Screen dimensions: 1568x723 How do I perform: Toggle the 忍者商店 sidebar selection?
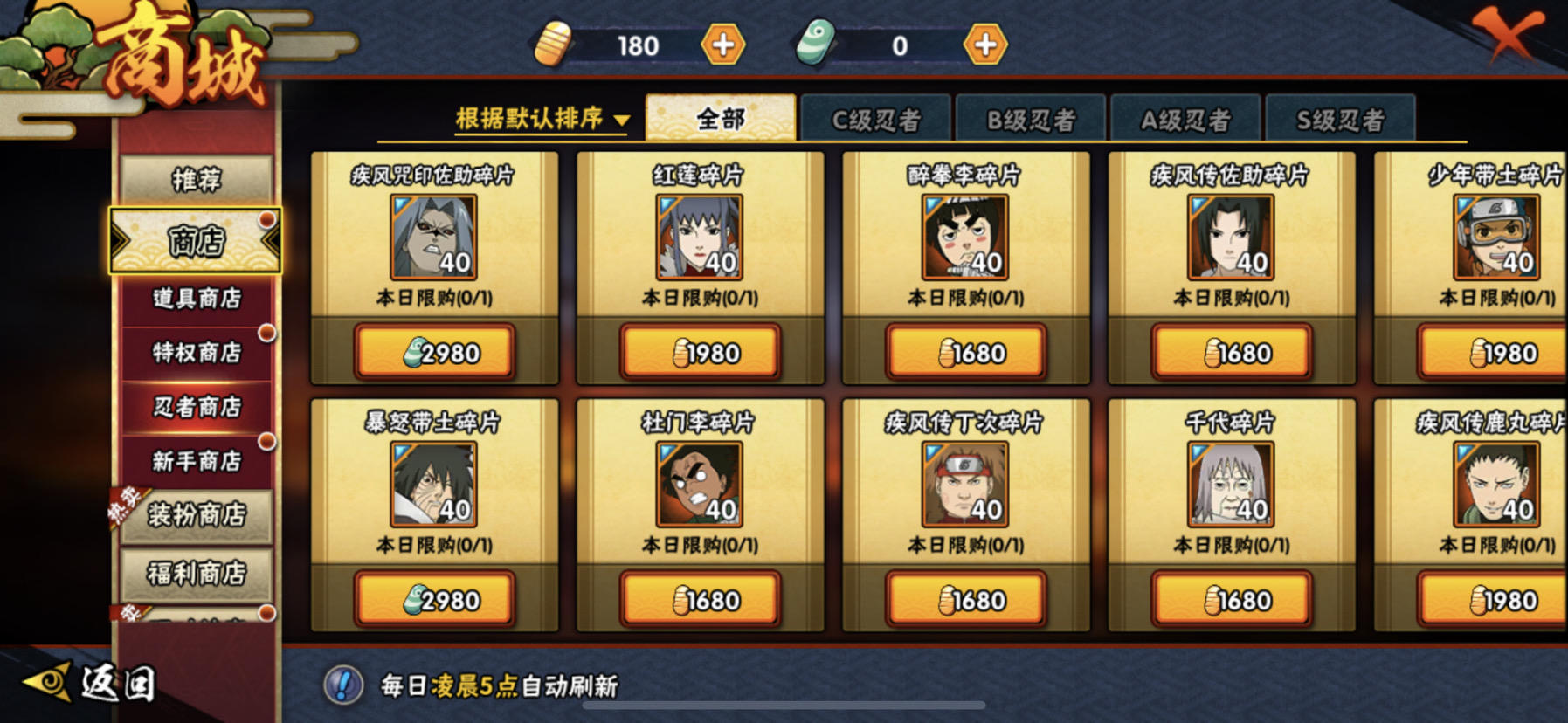pos(194,406)
